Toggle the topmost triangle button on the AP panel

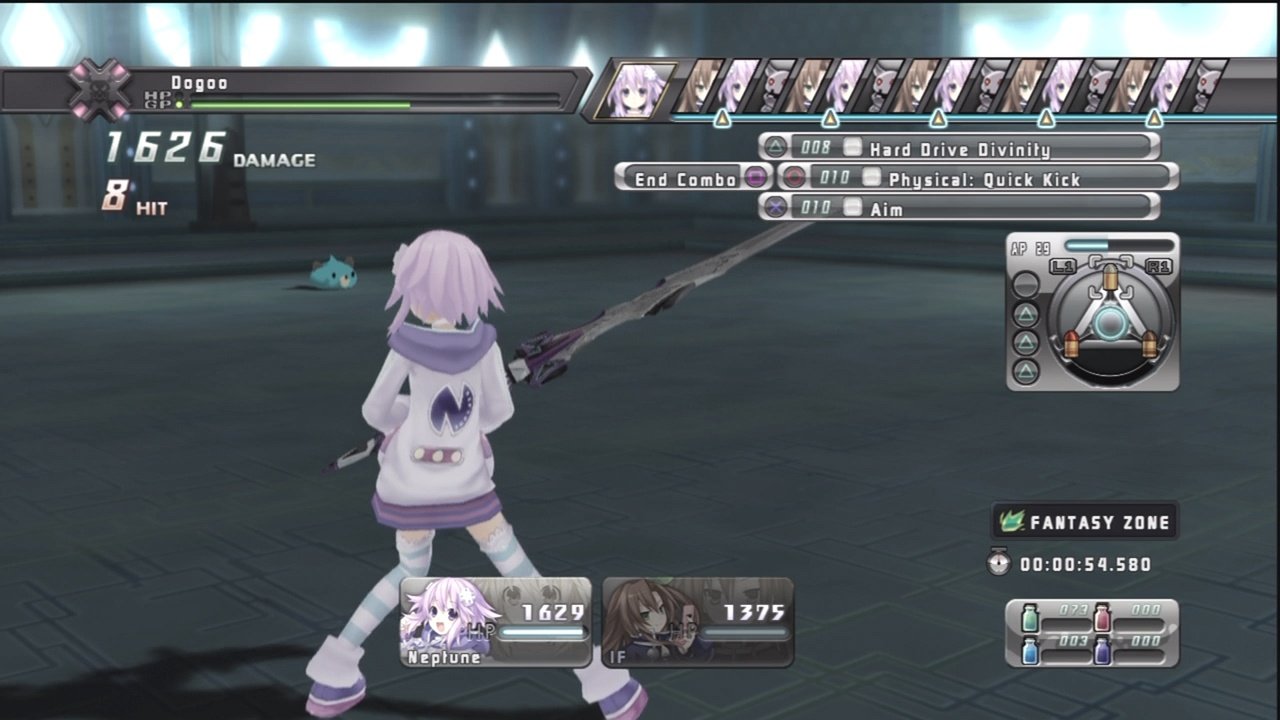pyautogui.click(x=1026, y=314)
